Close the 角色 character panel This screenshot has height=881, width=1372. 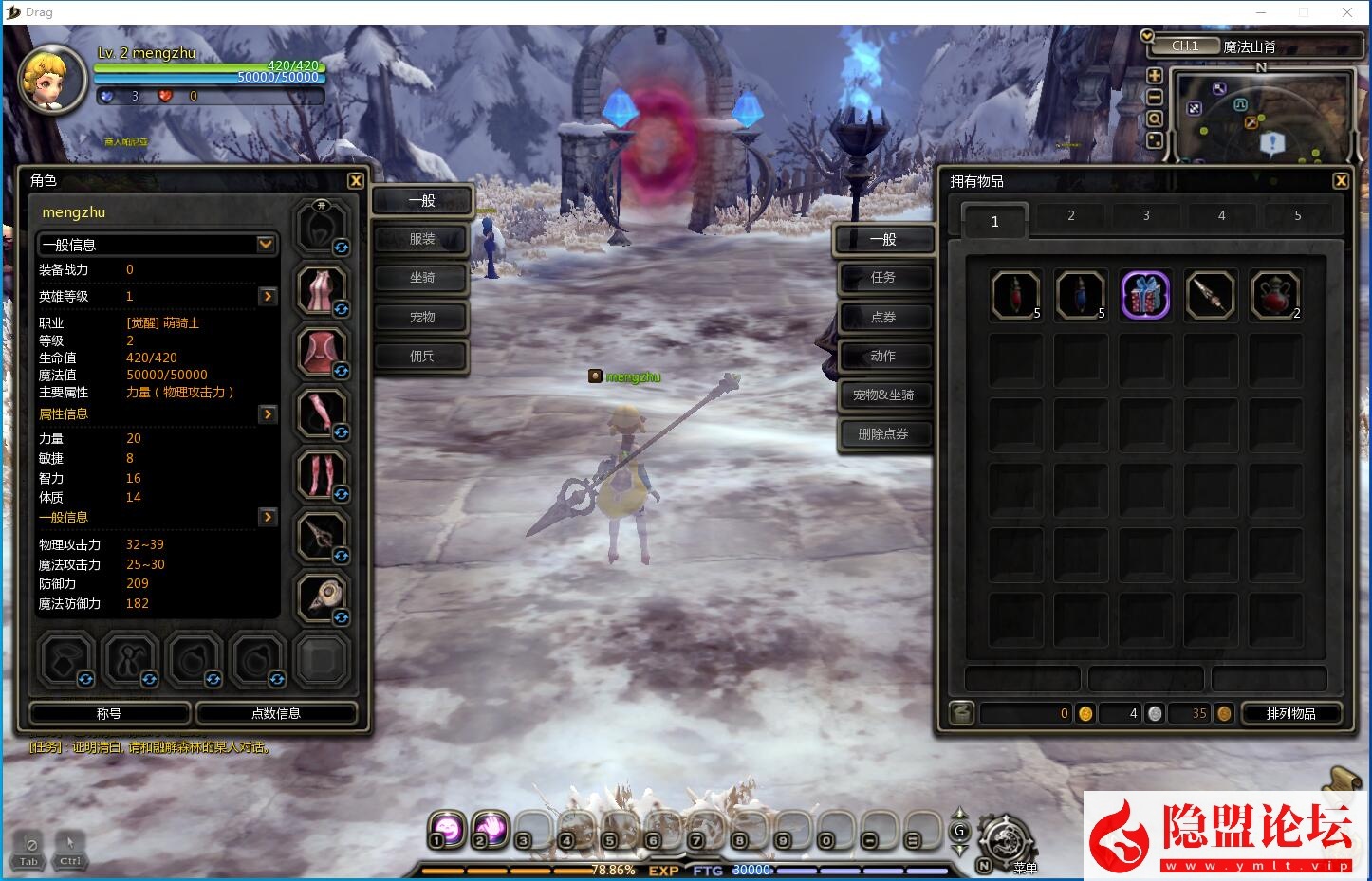click(356, 180)
